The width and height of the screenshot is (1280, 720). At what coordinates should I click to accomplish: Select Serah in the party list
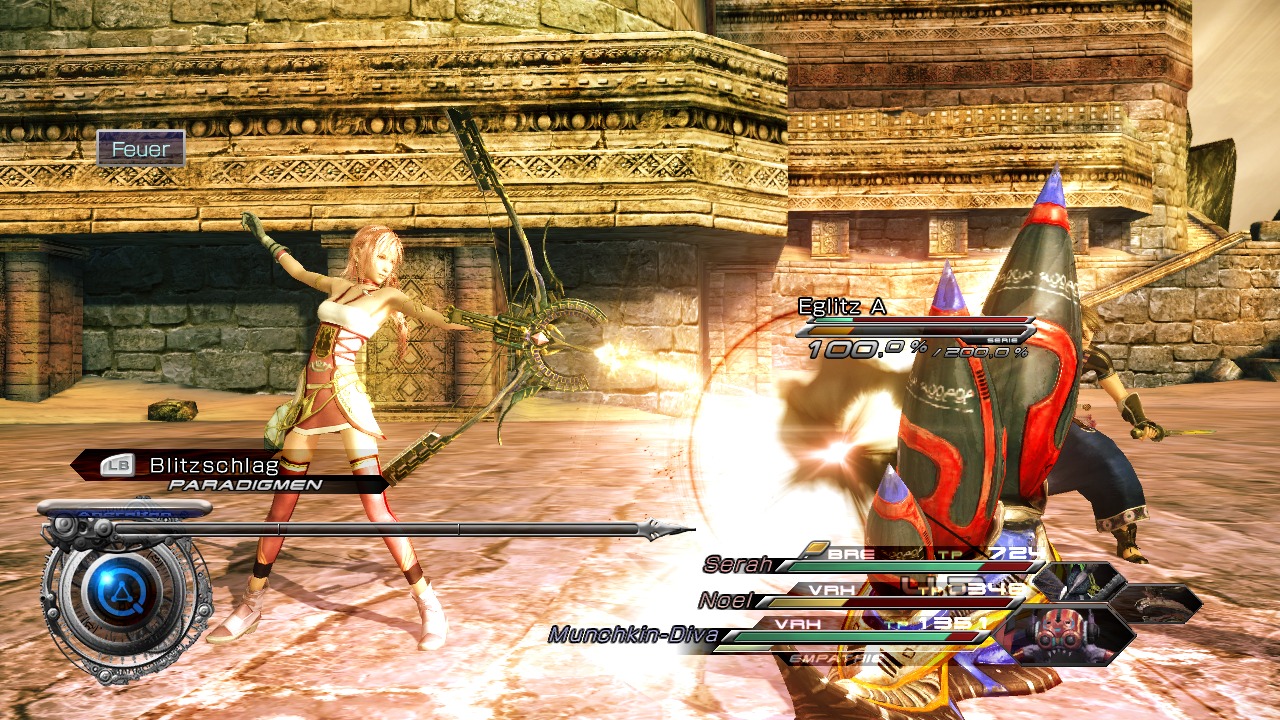pos(738,565)
